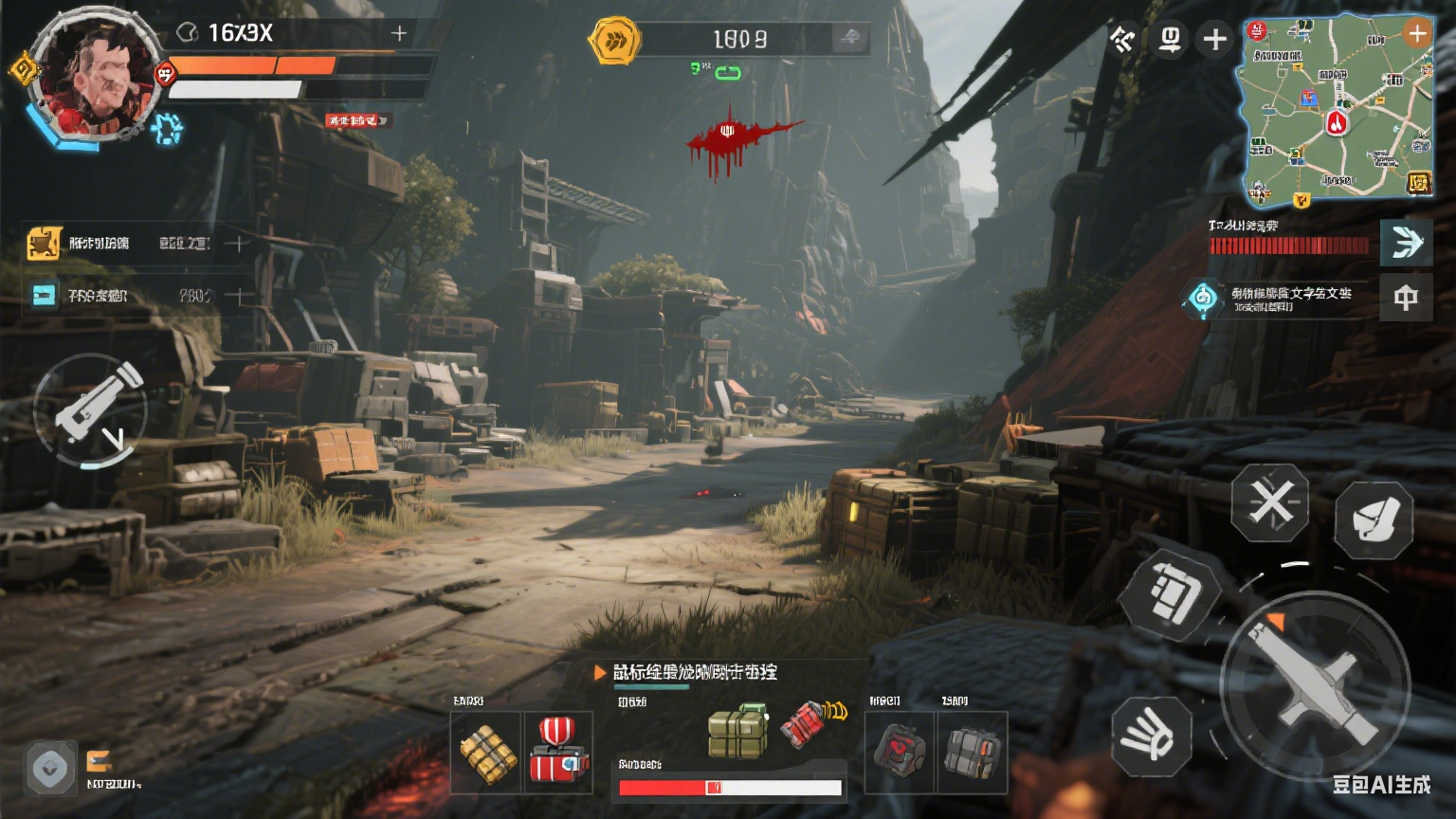Choose the dark heart-marked pack slot
The width and height of the screenshot is (1456, 819).
point(900,753)
